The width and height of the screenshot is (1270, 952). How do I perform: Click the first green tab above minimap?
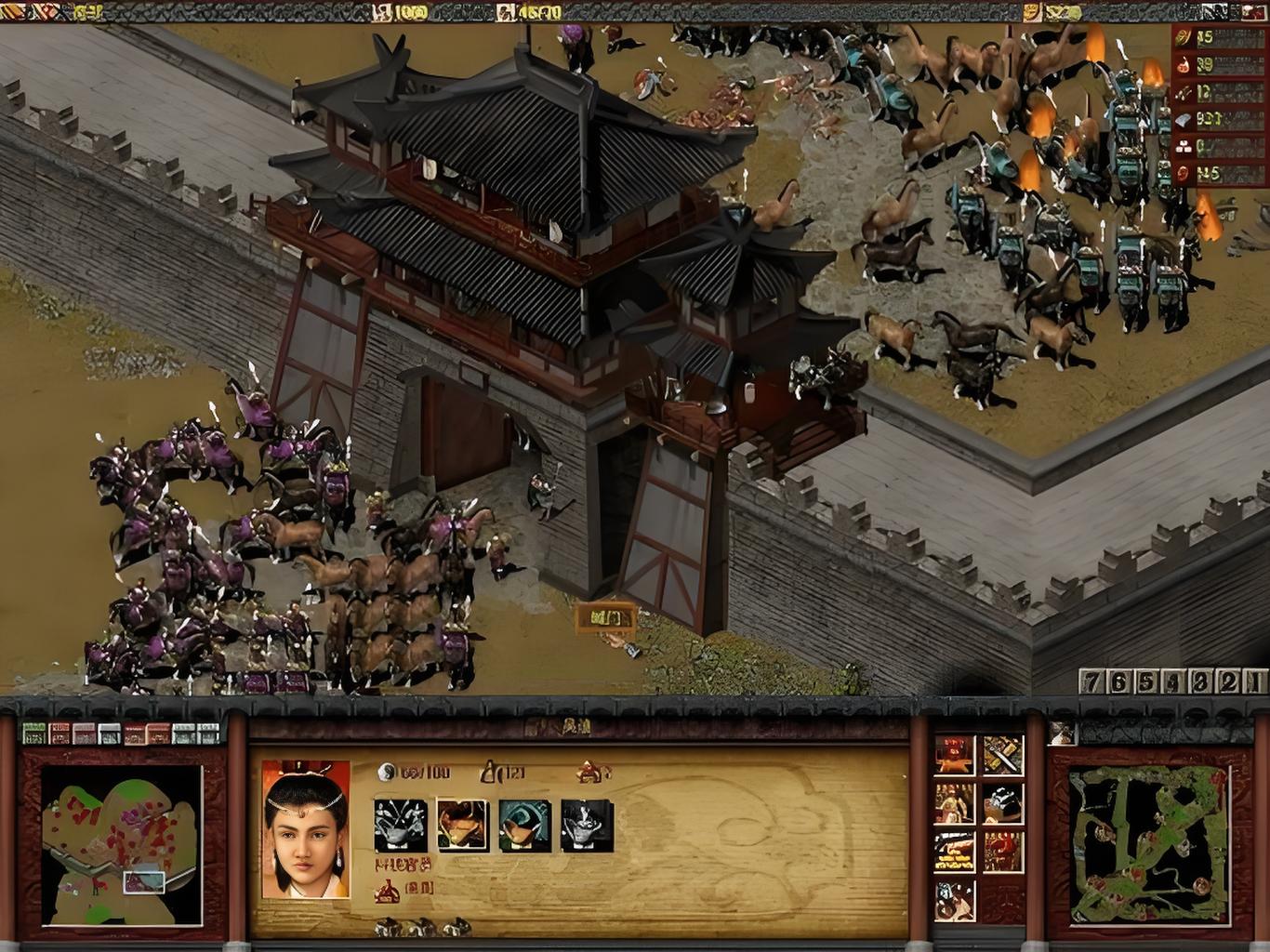pyautogui.click(x=34, y=733)
